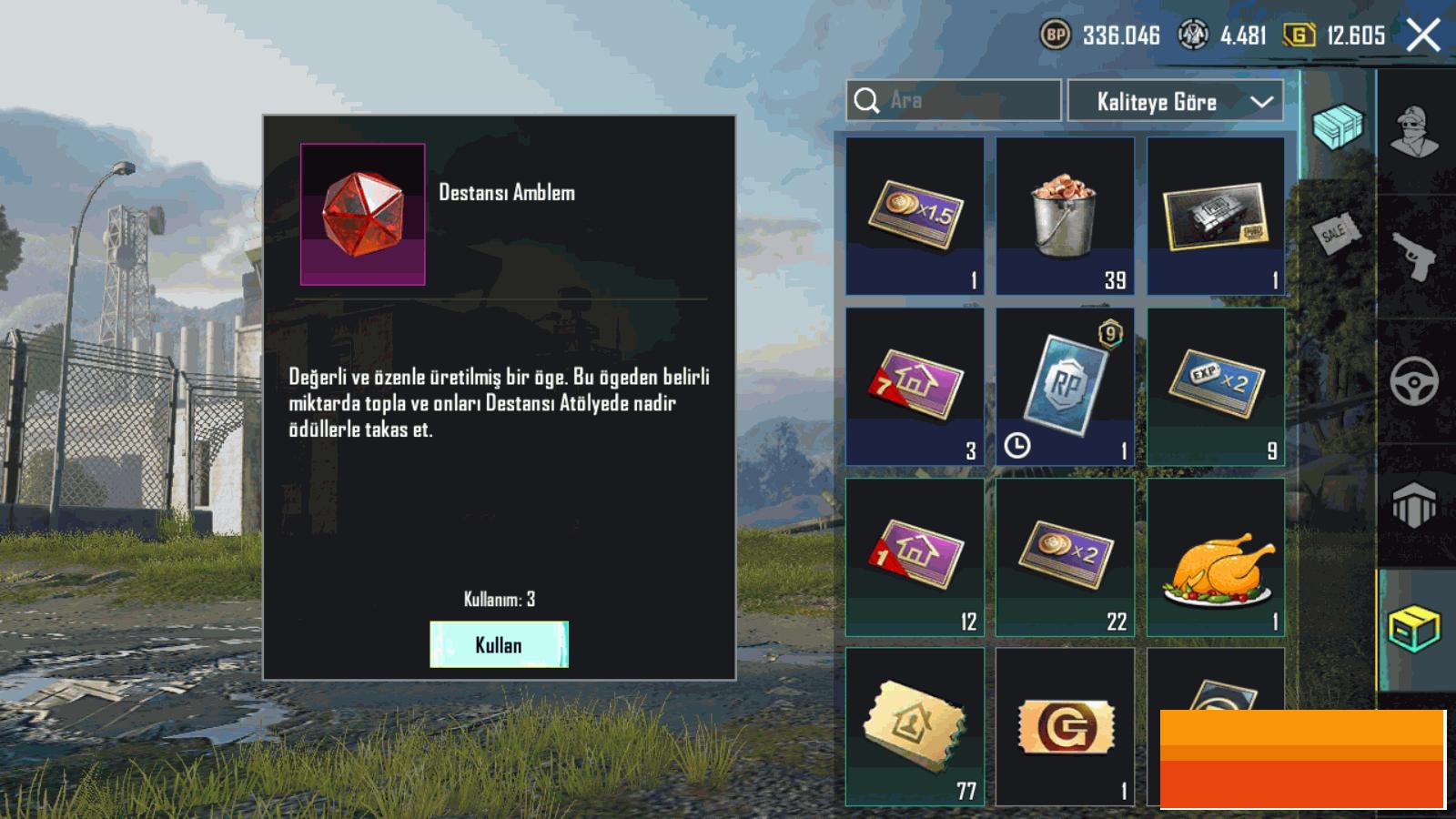Open the SALE tag tab

(x=1336, y=234)
